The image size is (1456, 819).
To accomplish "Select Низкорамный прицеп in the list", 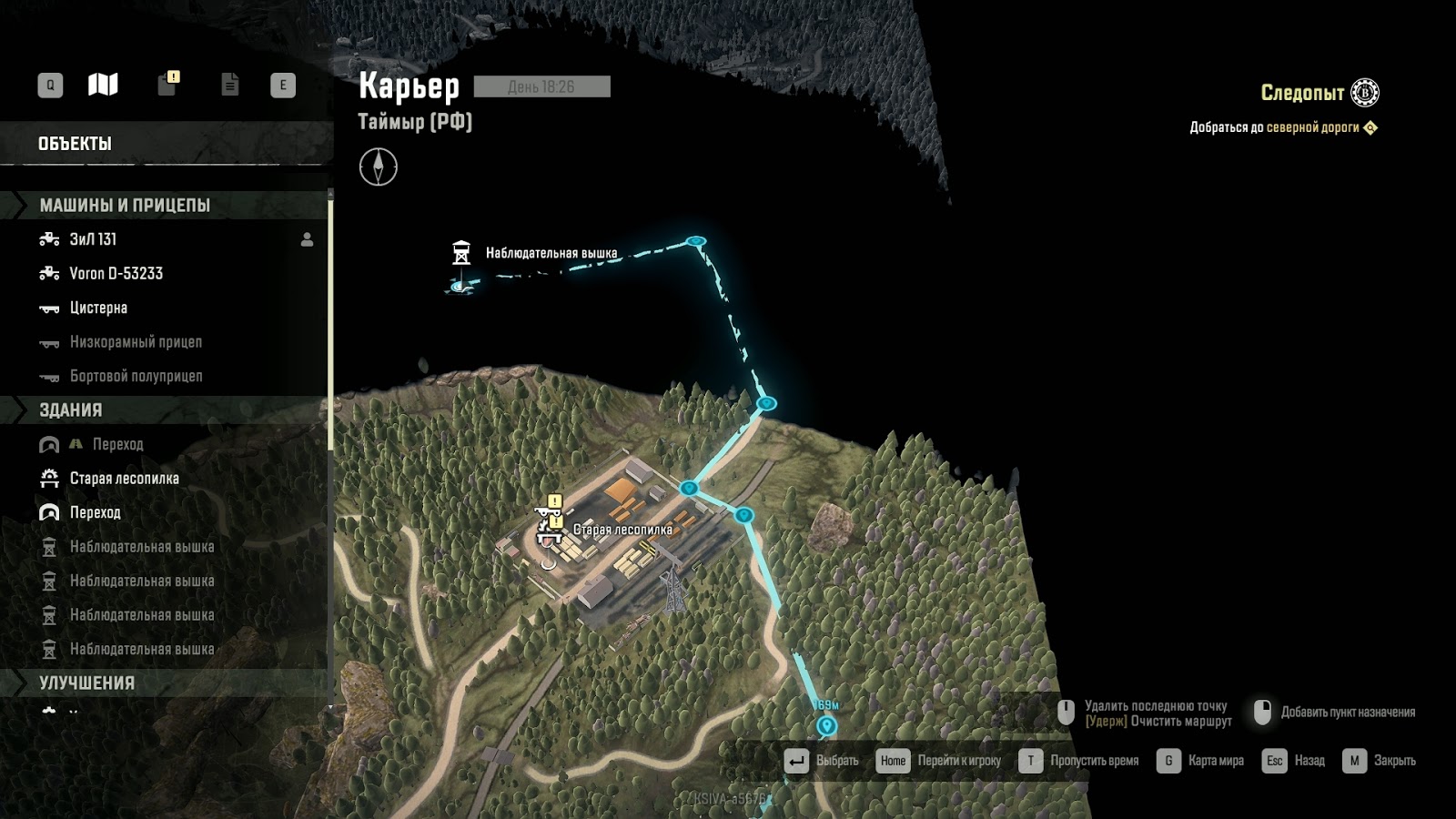I will point(136,342).
